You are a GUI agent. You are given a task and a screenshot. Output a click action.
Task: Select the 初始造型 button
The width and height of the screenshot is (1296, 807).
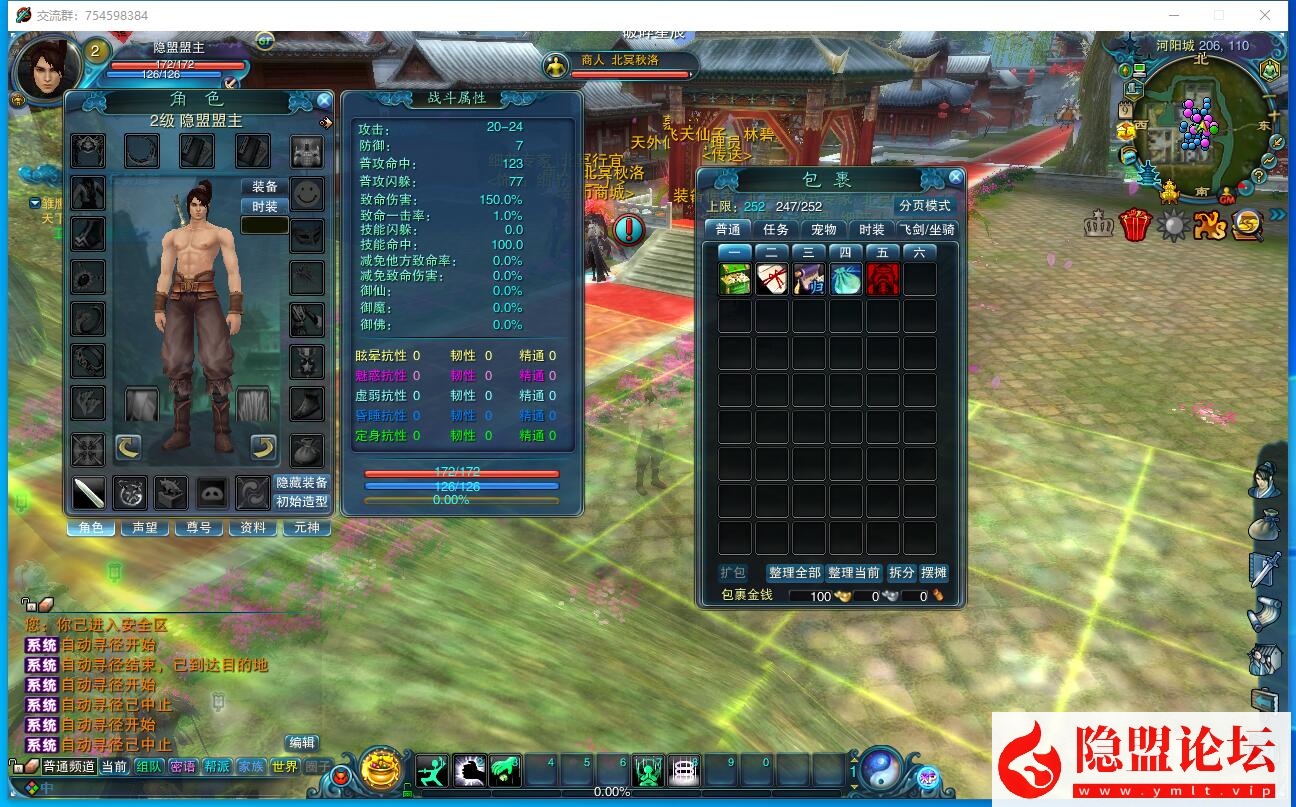pos(302,502)
